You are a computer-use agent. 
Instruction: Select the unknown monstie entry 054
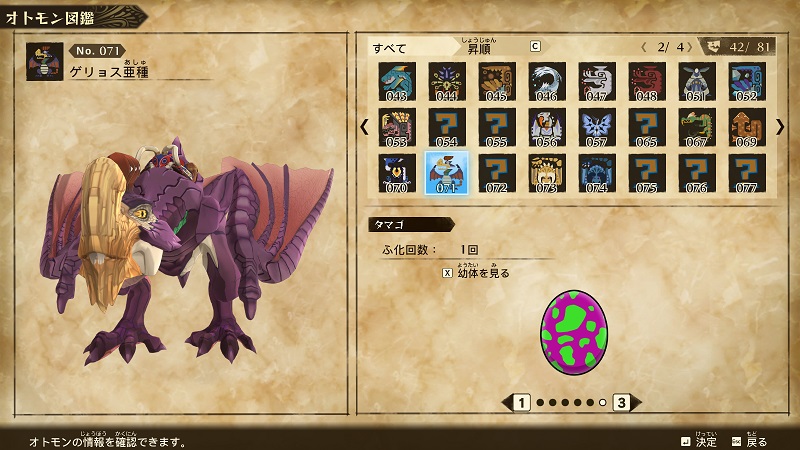coord(447,126)
